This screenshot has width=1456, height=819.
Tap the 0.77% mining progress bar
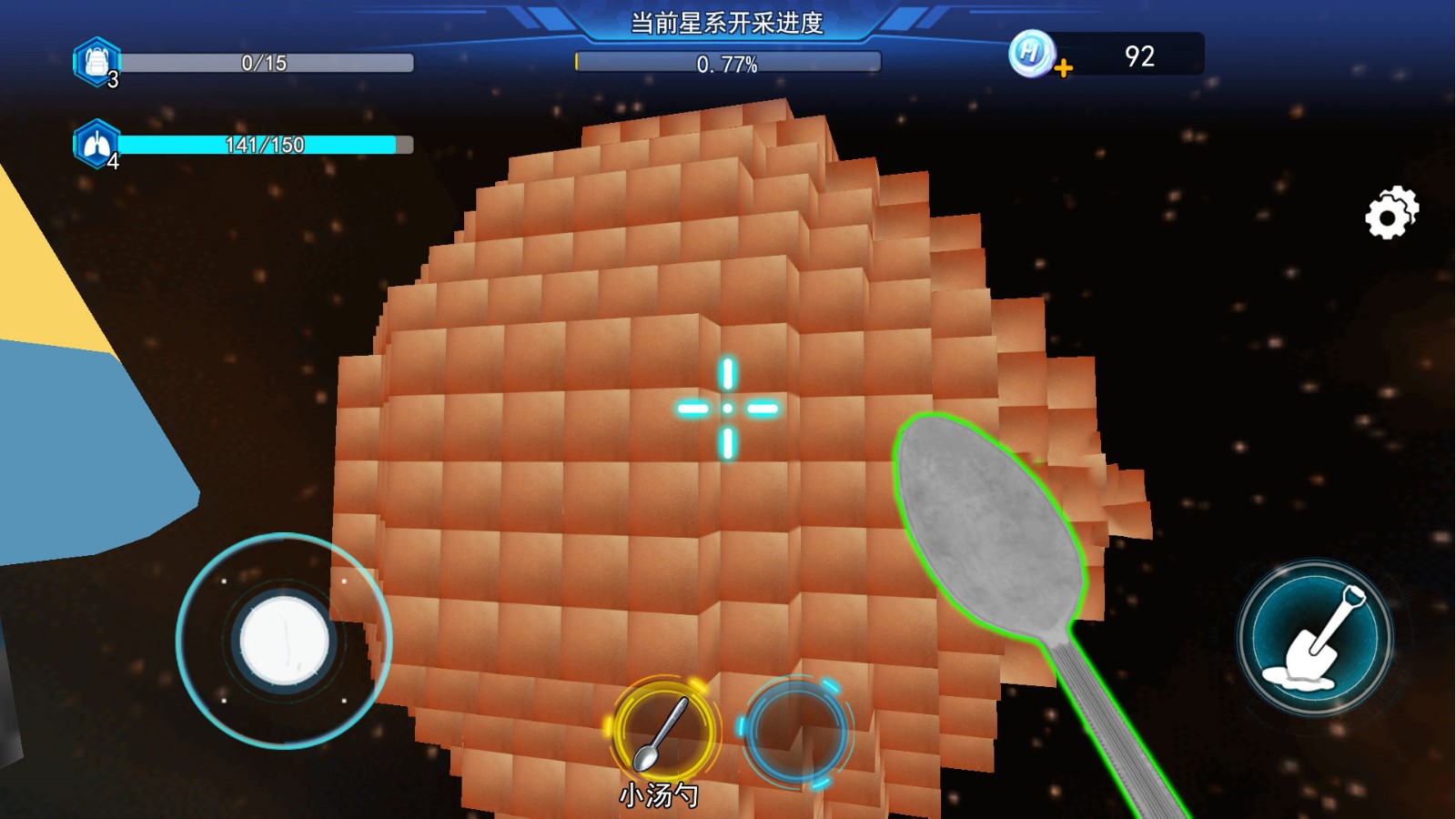tap(726, 64)
